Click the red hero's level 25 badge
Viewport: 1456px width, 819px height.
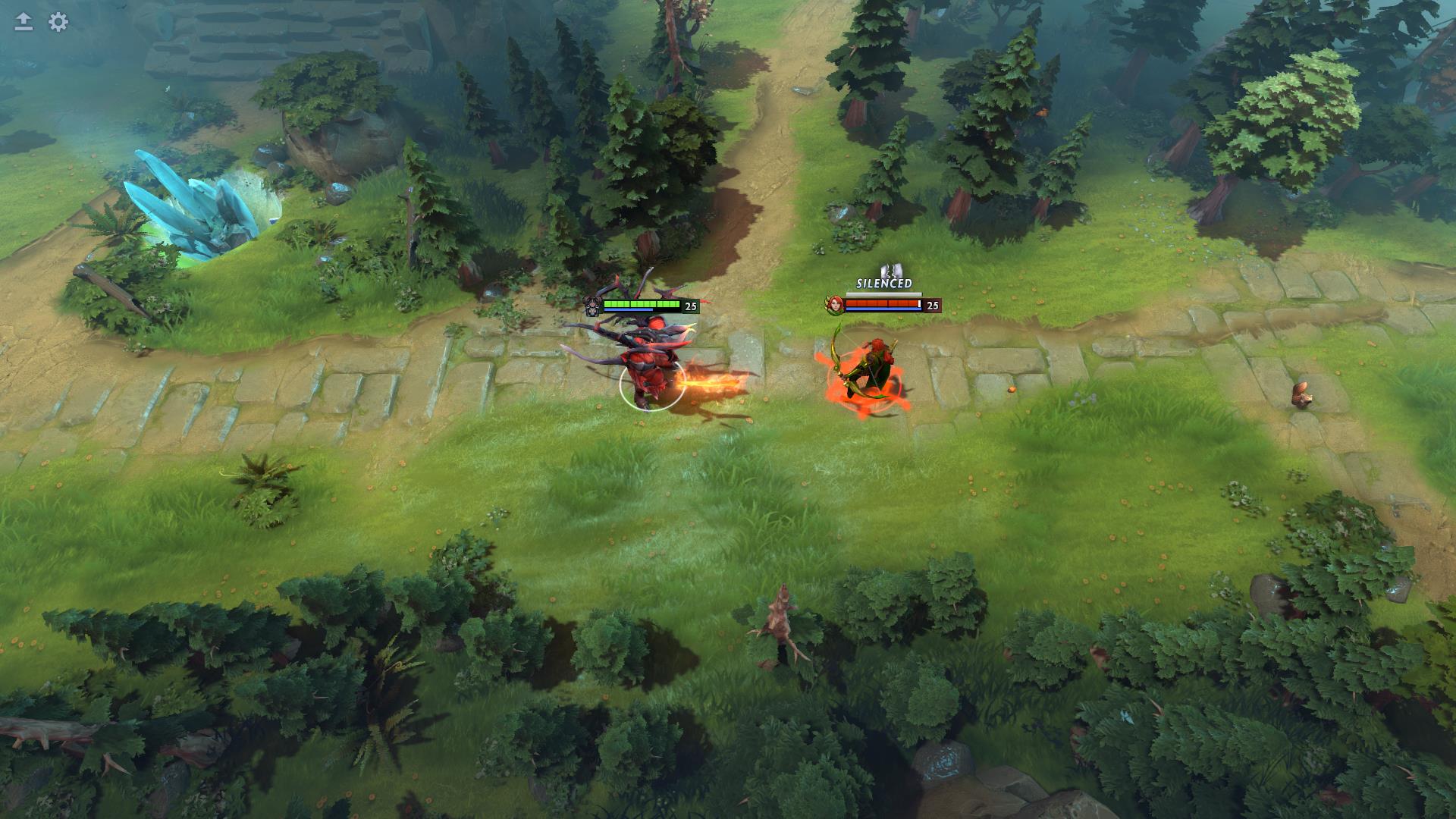(x=691, y=305)
